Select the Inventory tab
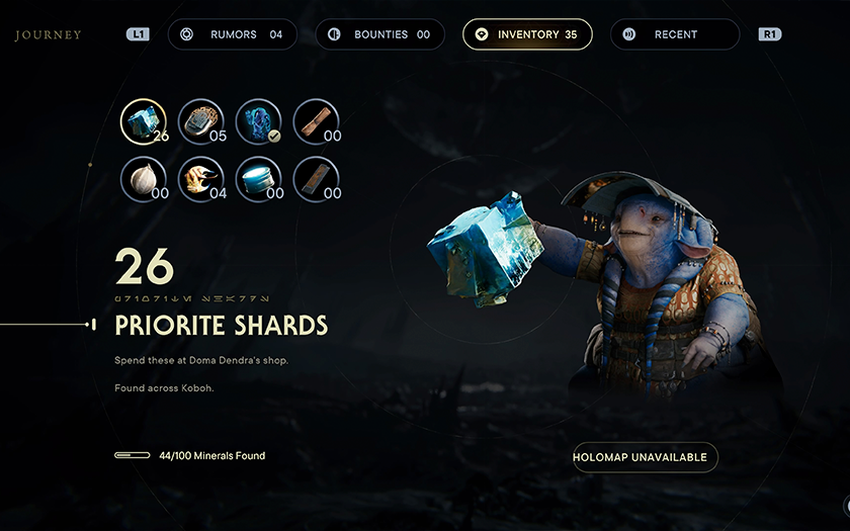850x531 pixels. click(x=527, y=34)
